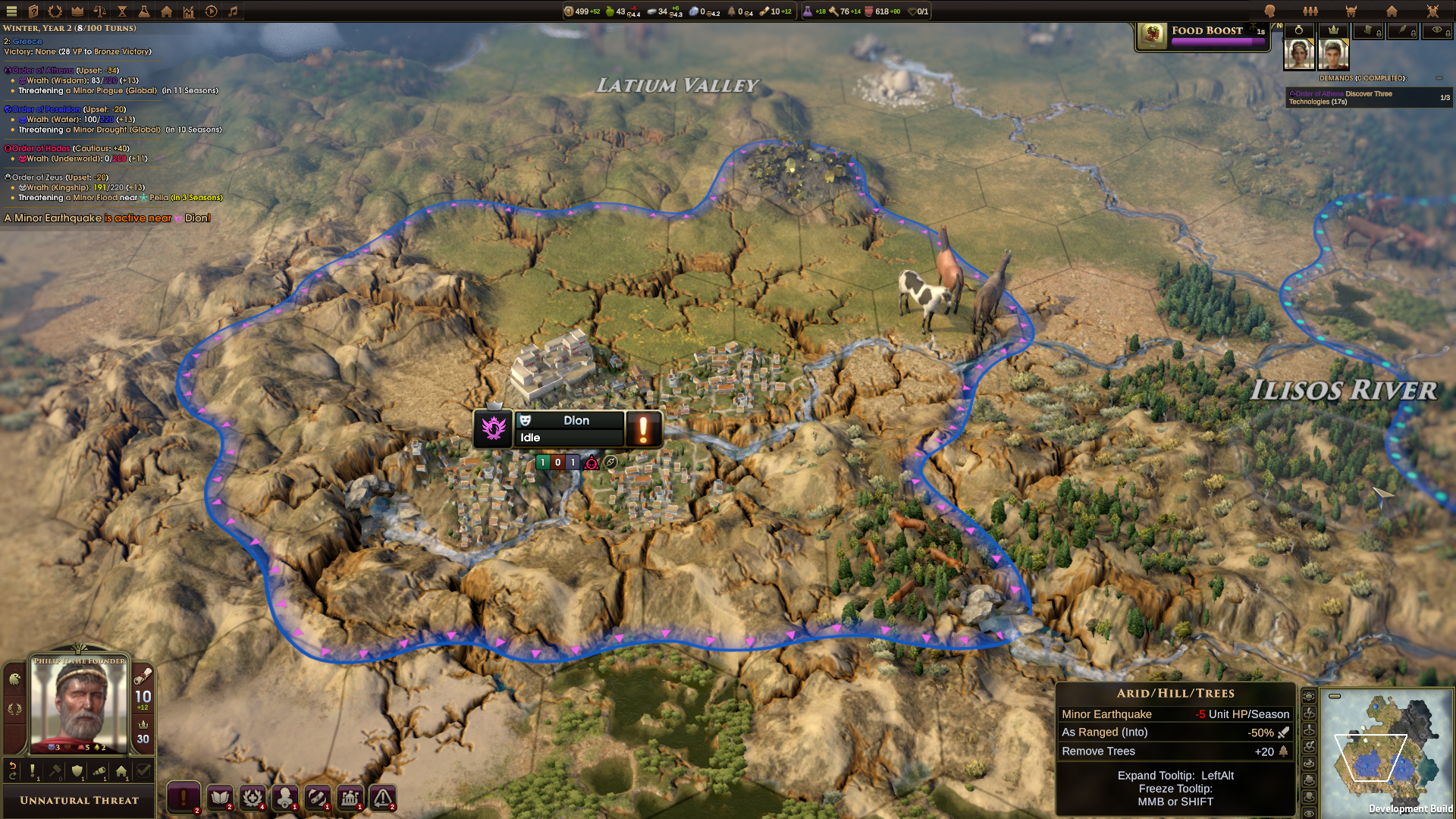Viewport: 1456px width, 819px height.
Task: Open the purple laurel notification with 4 badge
Action: 253,798
